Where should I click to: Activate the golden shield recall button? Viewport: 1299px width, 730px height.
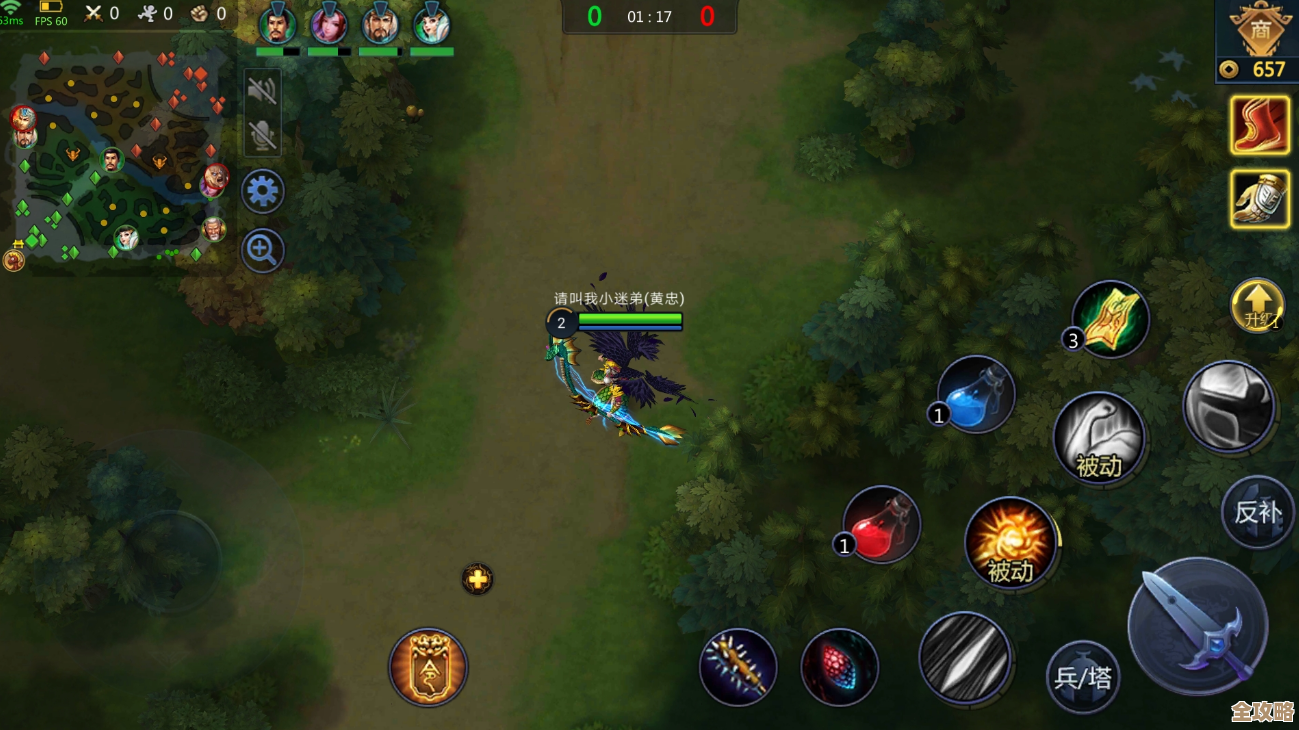pyautogui.click(x=428, y=667)
